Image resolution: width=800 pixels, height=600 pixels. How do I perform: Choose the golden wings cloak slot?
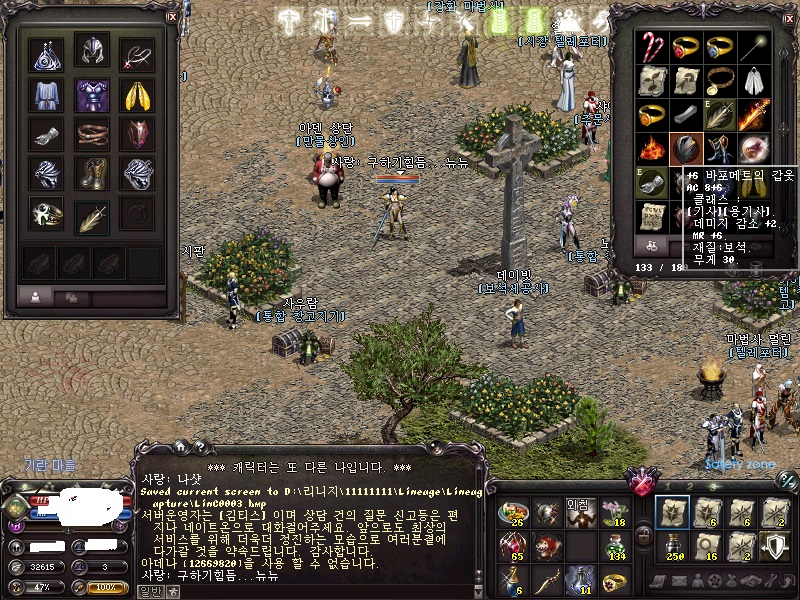tap(138, 95)
